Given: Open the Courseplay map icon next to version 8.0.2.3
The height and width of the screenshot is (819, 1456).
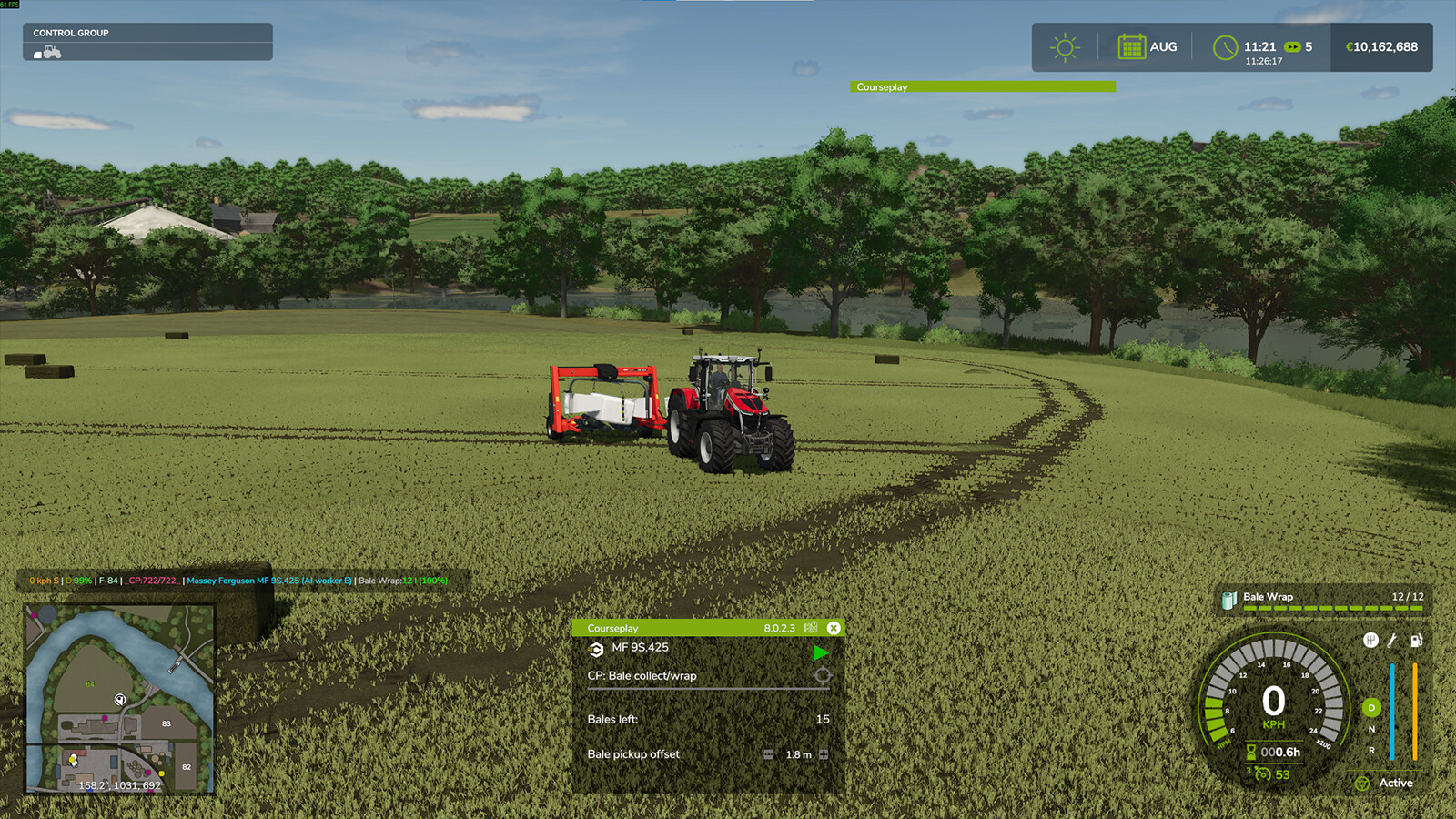Looking at the screenshot, I should [811, 628].
